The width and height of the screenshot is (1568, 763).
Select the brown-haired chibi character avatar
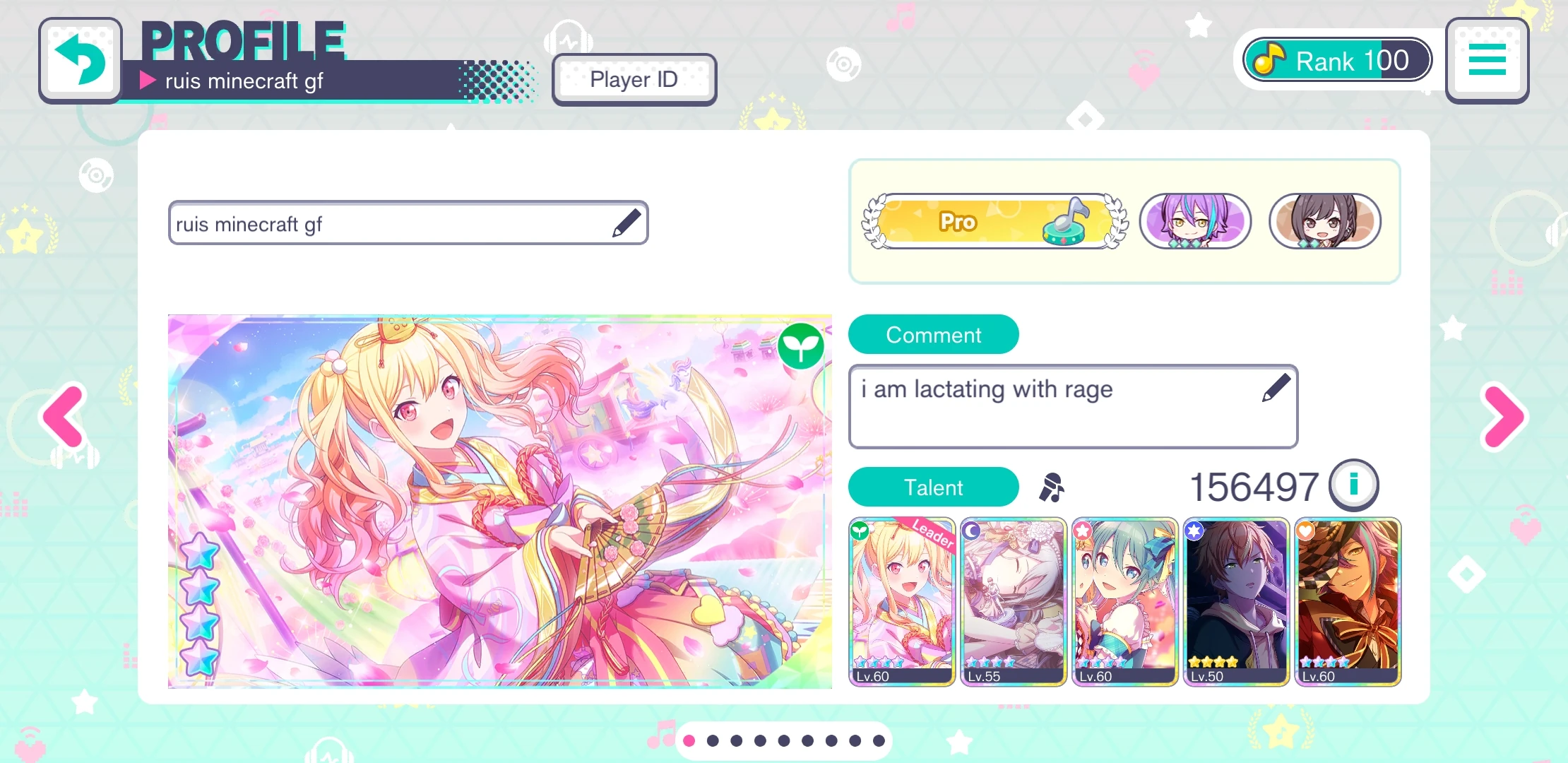[x=1325, y=221]
